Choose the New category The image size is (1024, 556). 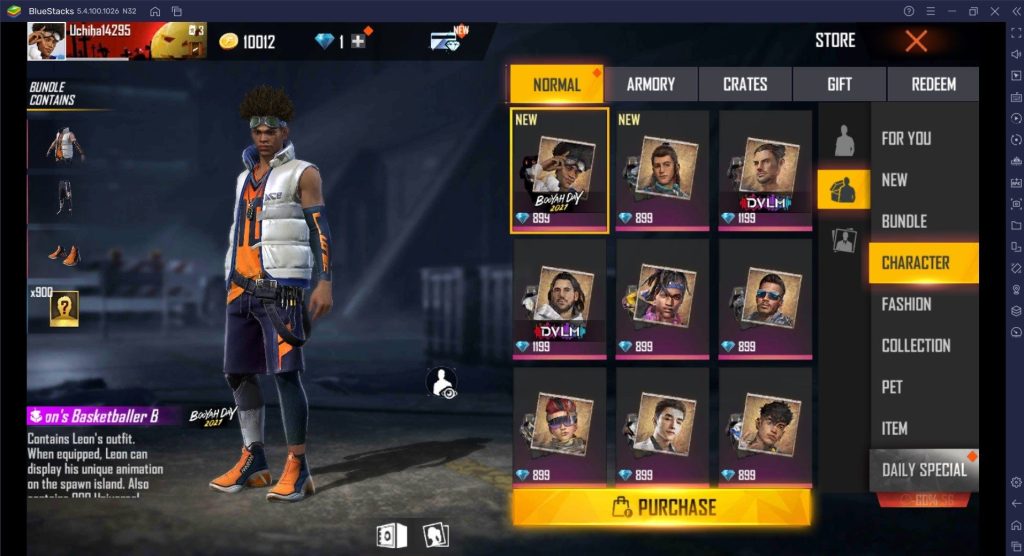[894, 180]
